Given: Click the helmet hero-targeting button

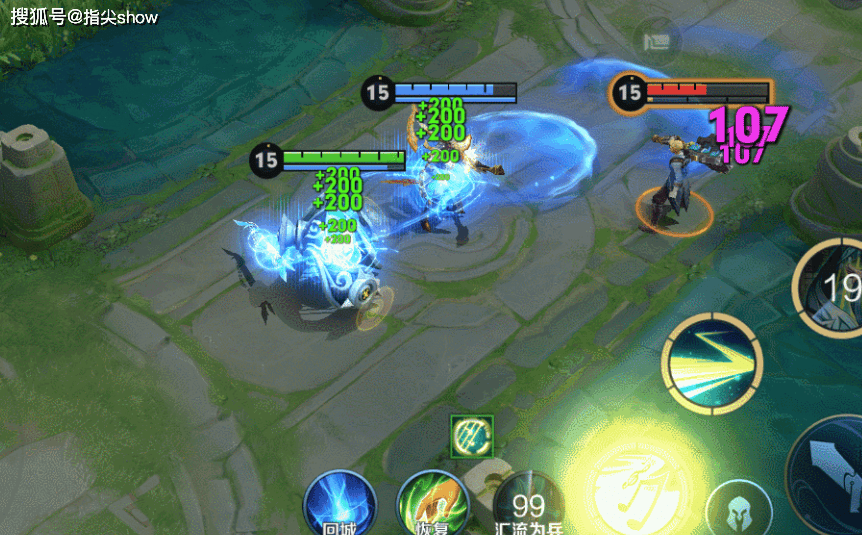Looking at the screenshot, I should click(x=738, y=510).
